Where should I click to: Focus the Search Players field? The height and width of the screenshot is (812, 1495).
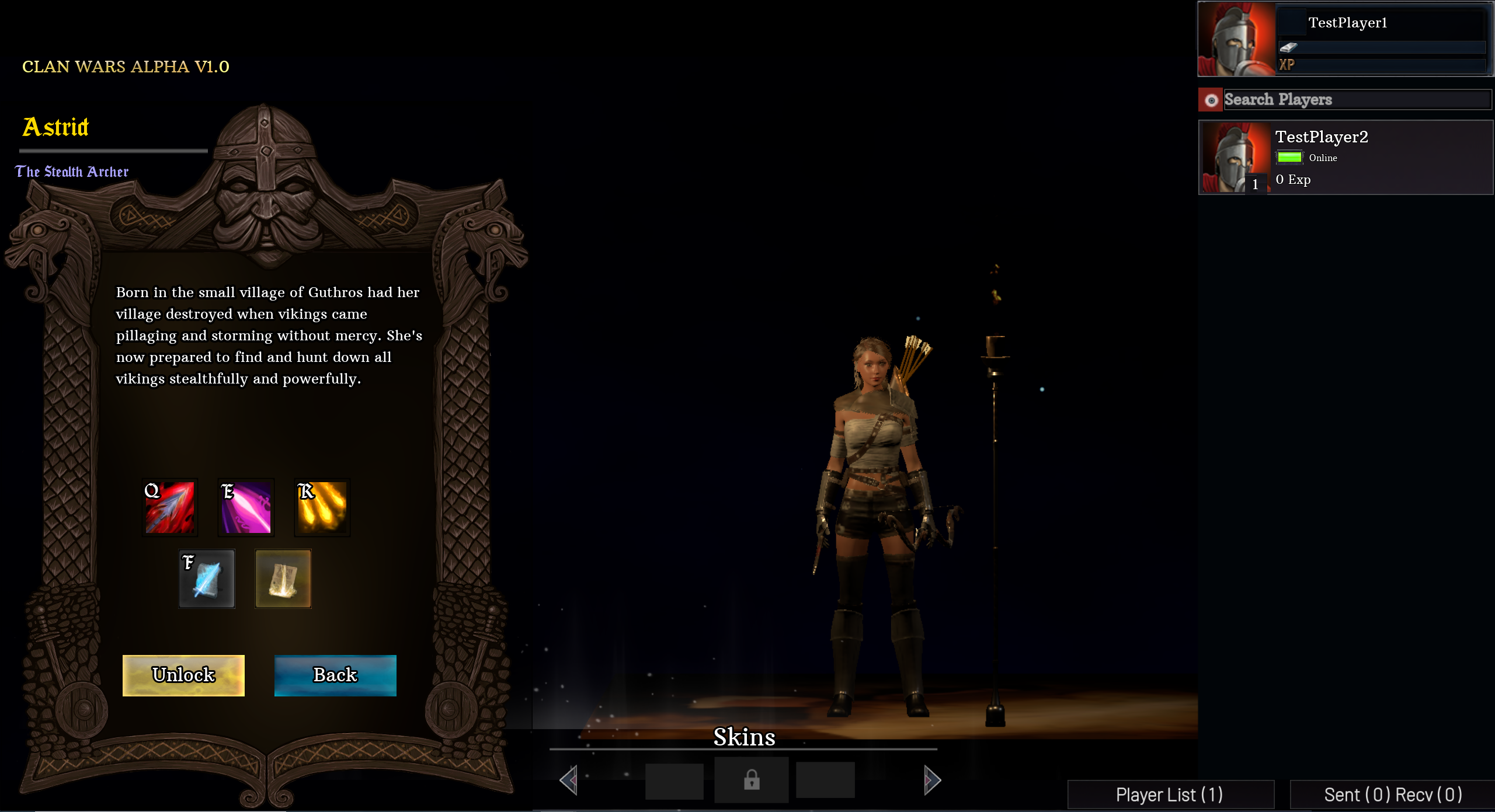[1357, 100]
